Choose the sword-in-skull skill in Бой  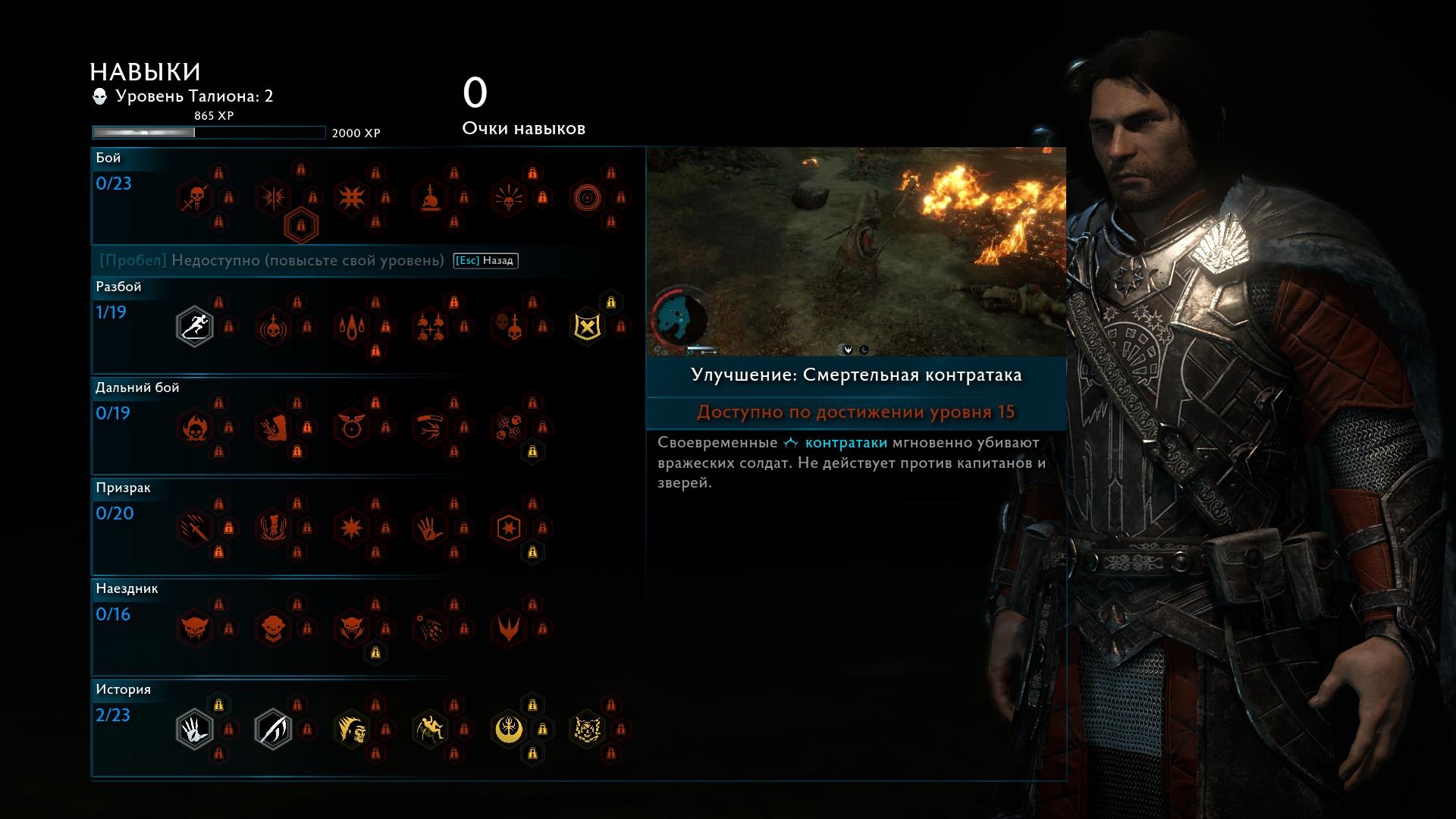click(430, 198)
